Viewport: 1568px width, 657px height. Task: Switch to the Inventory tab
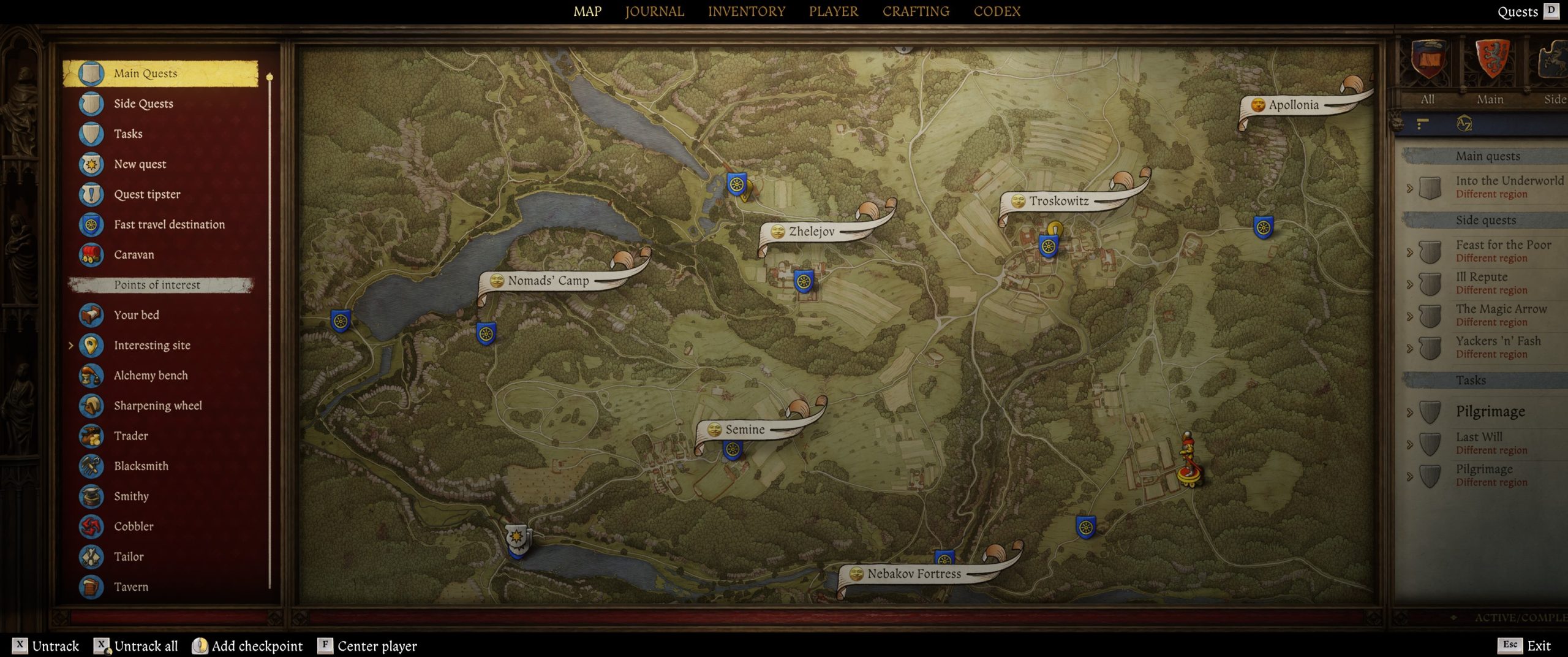746,12
